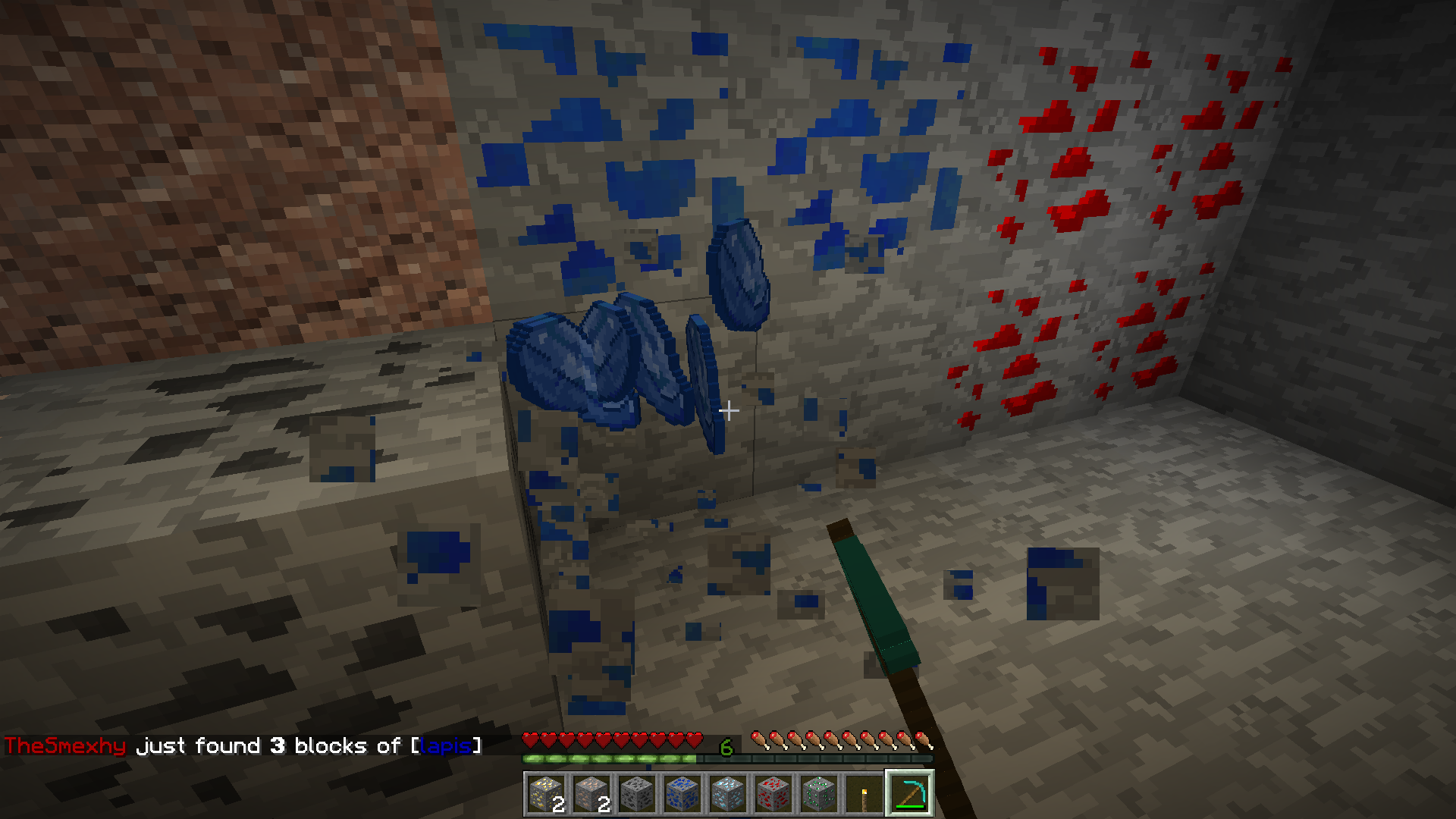Screen dimensions: 1456x819
Task: Choose the coal ore hotbar slot
Action: 637,794
